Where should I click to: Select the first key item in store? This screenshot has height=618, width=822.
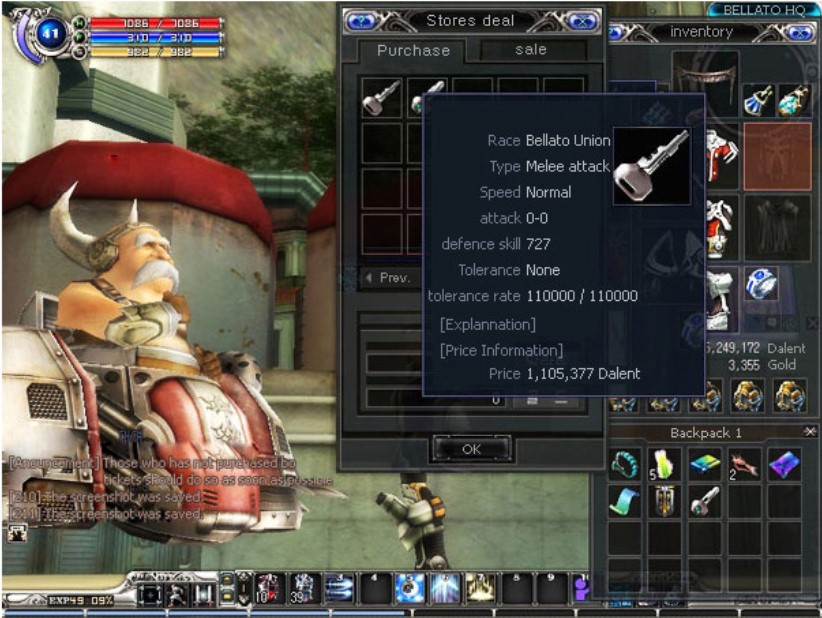tap(381, 97)
